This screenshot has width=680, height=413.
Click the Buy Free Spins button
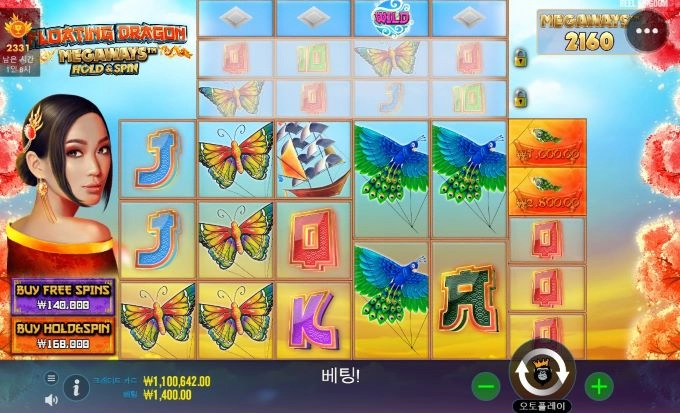(61, 296)
